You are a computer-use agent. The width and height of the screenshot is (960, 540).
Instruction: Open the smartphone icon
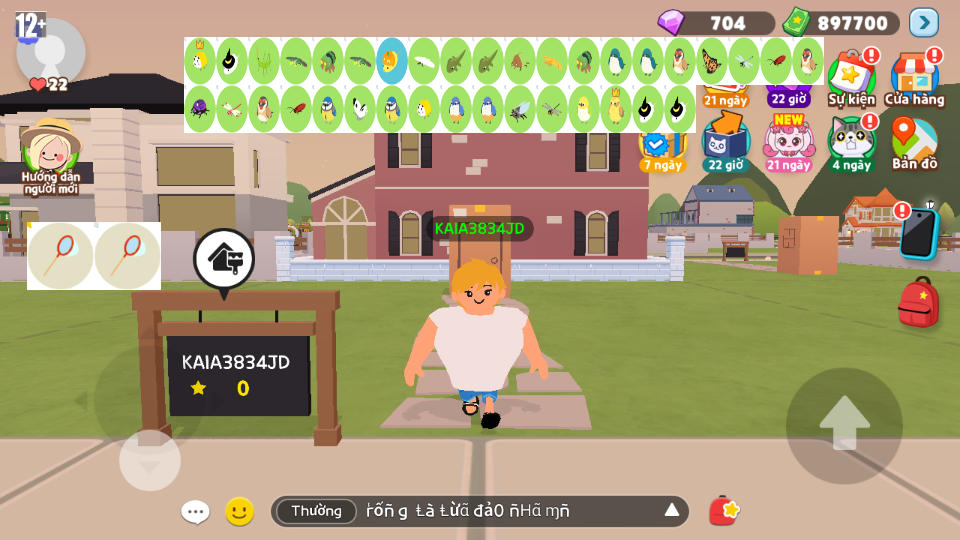click(x=917, y=233)
